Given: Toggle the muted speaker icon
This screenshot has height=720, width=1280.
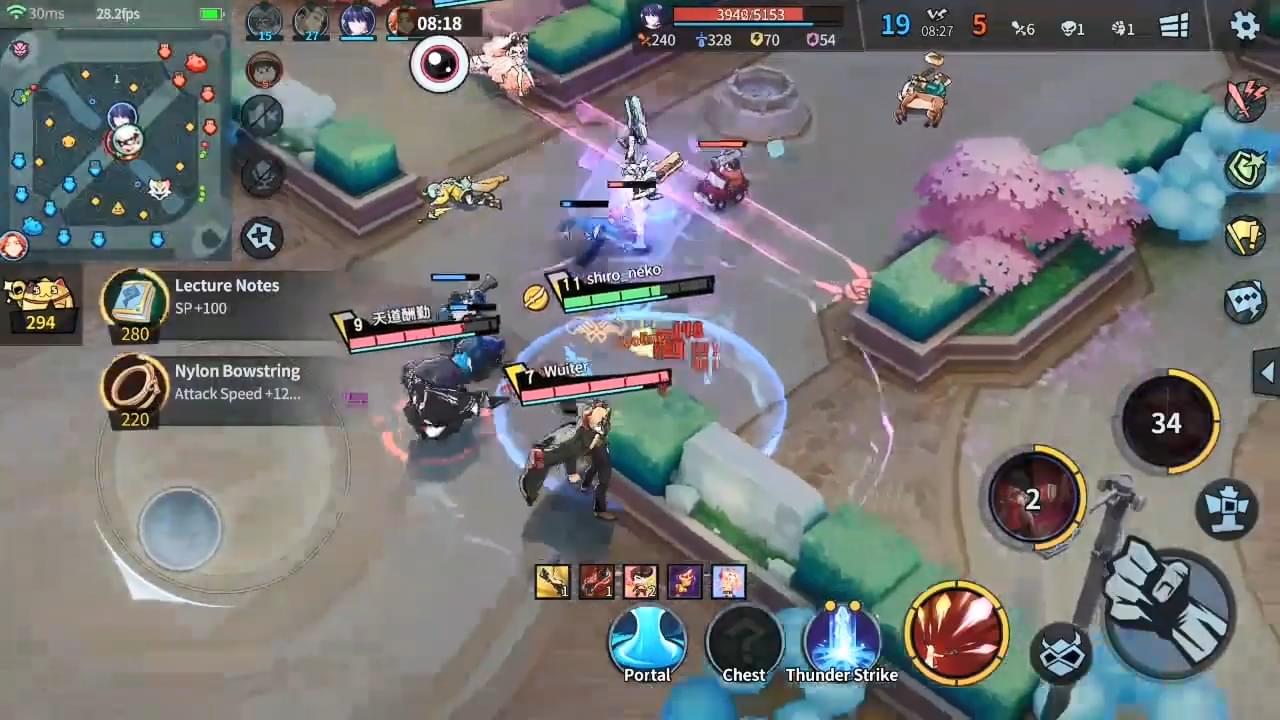Looking at the screenshot, I should 262,116.
